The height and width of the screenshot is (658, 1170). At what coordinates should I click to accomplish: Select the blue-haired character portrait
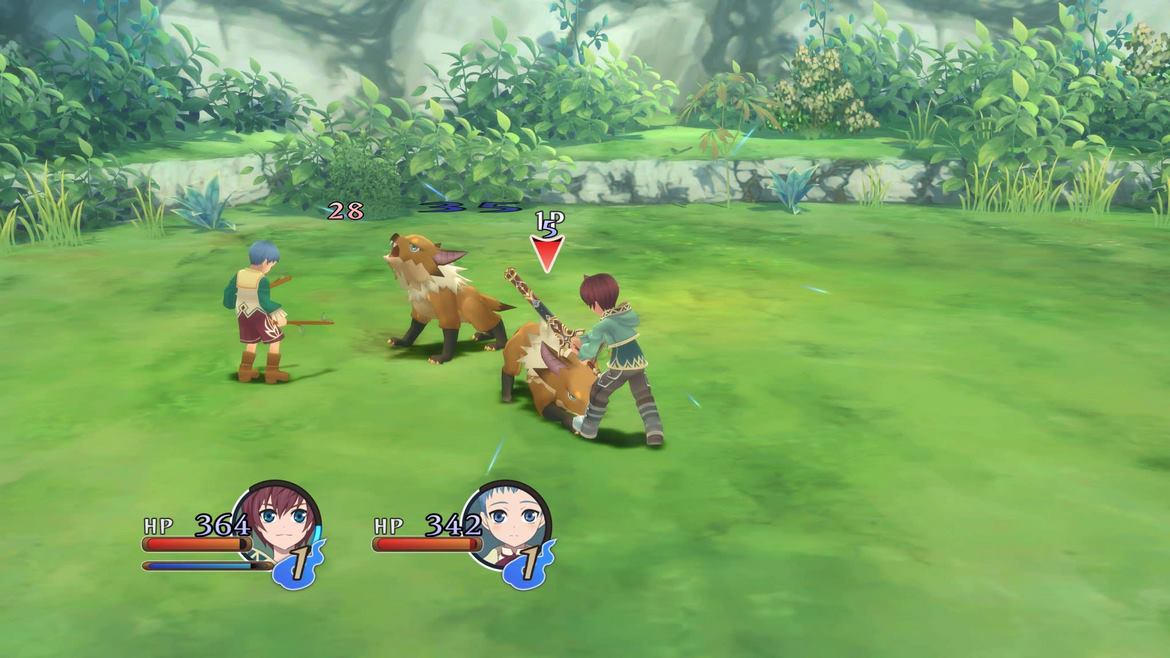[x=507, y=525]
